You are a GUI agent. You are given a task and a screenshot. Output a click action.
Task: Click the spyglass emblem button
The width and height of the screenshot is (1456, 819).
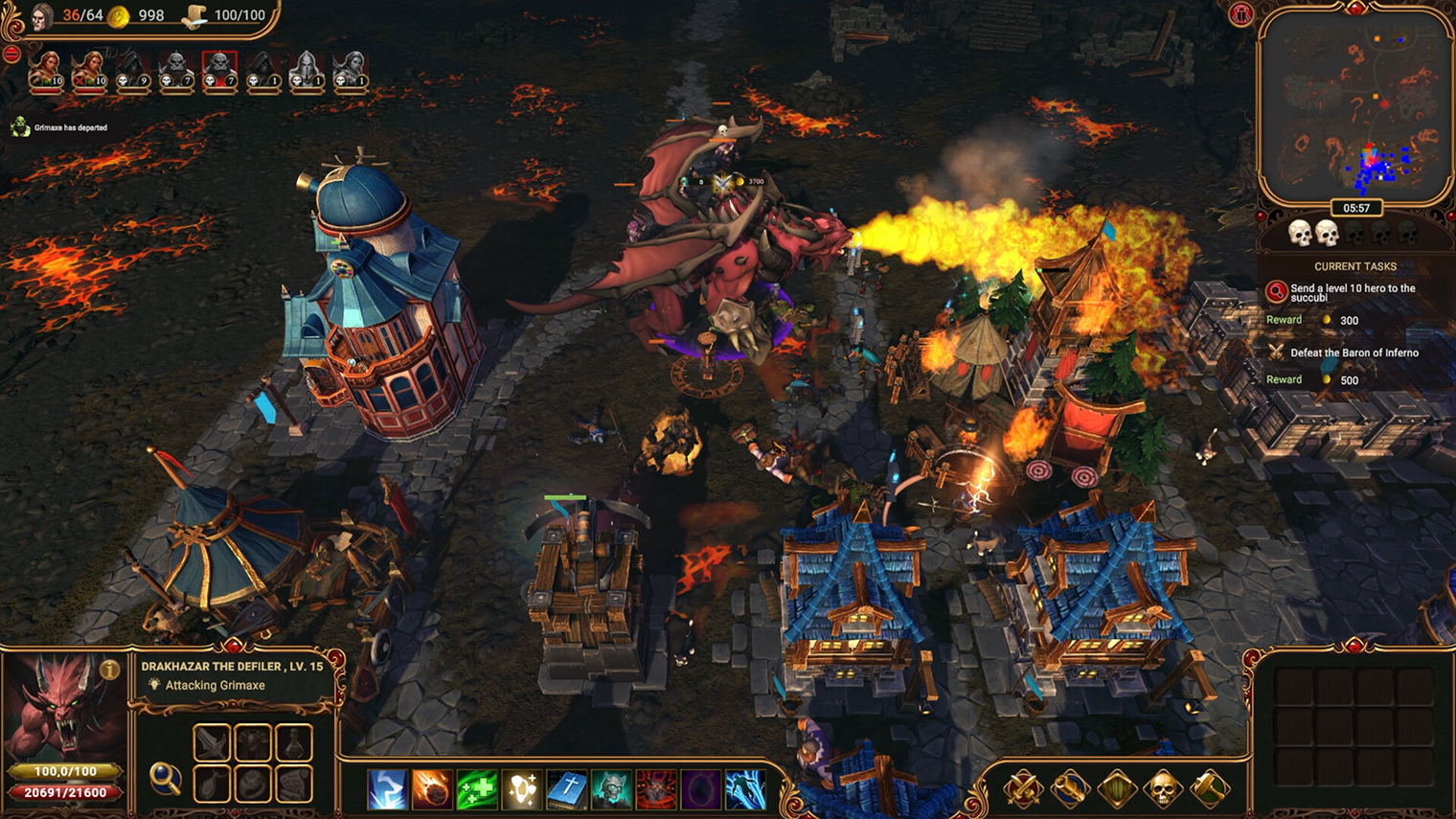[x=1069, y=789]
